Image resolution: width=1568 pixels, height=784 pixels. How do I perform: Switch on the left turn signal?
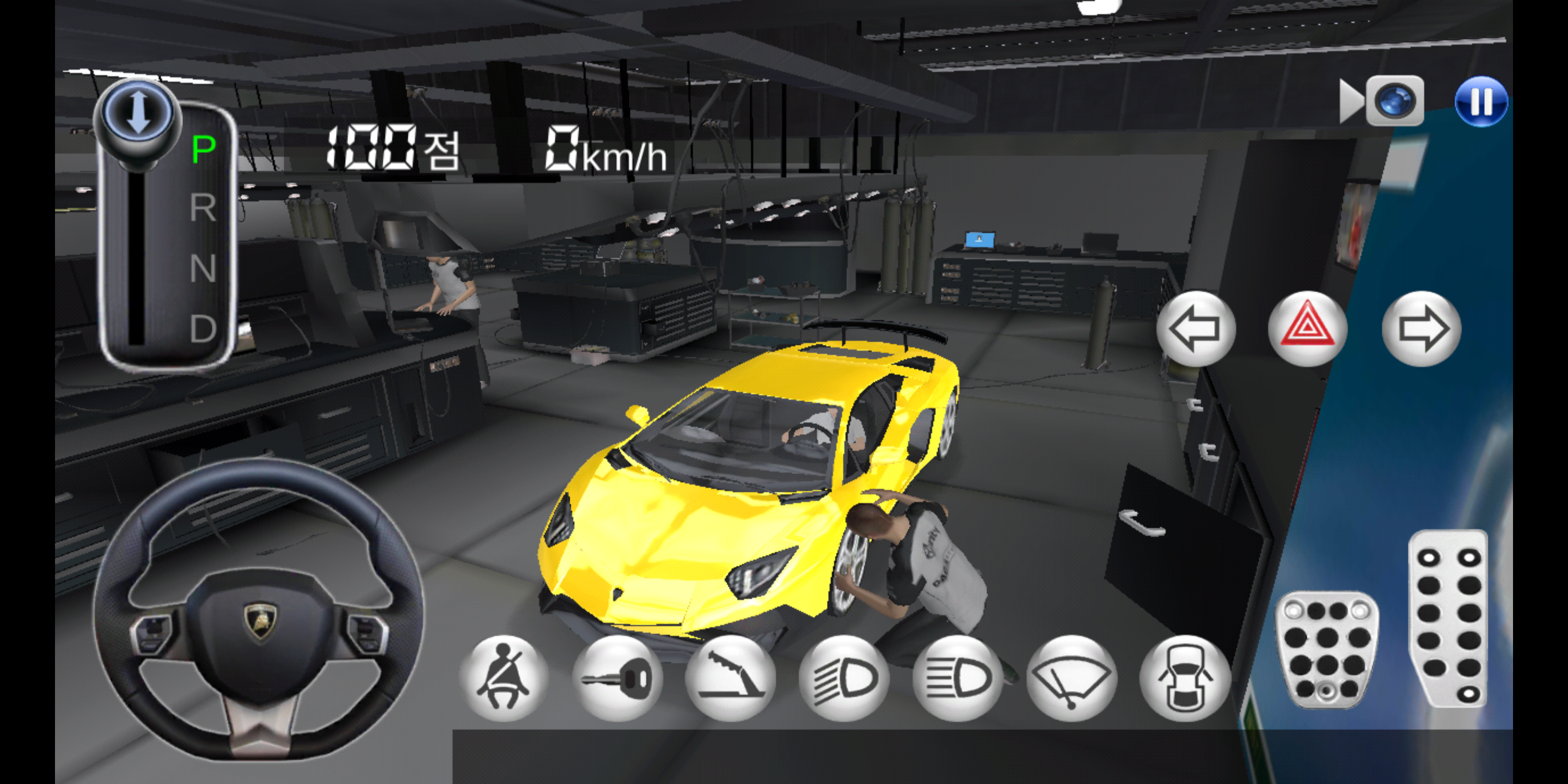pyautogui.click(x=1197, y=329)
